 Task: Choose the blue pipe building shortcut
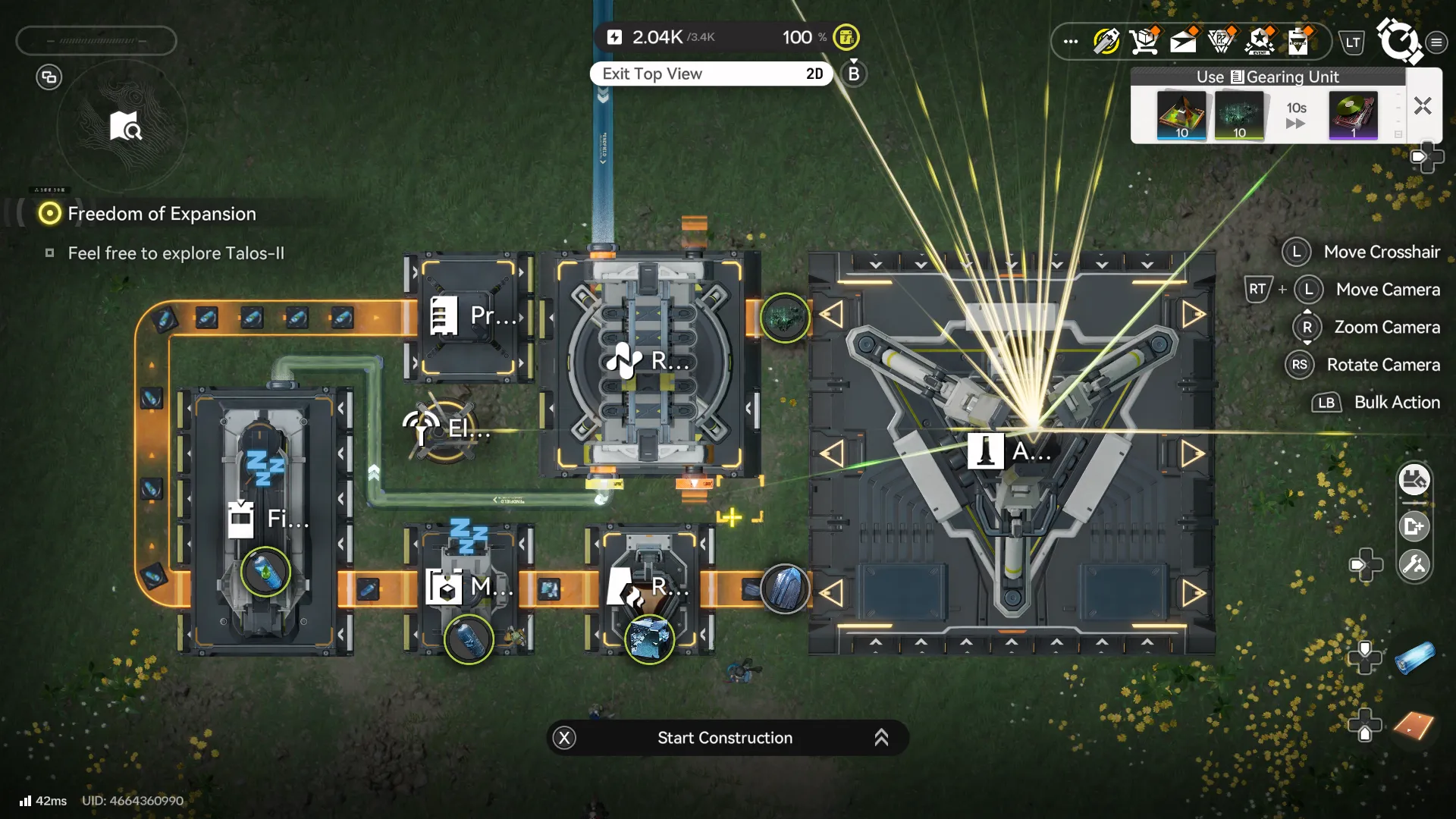coord(1414,657)
